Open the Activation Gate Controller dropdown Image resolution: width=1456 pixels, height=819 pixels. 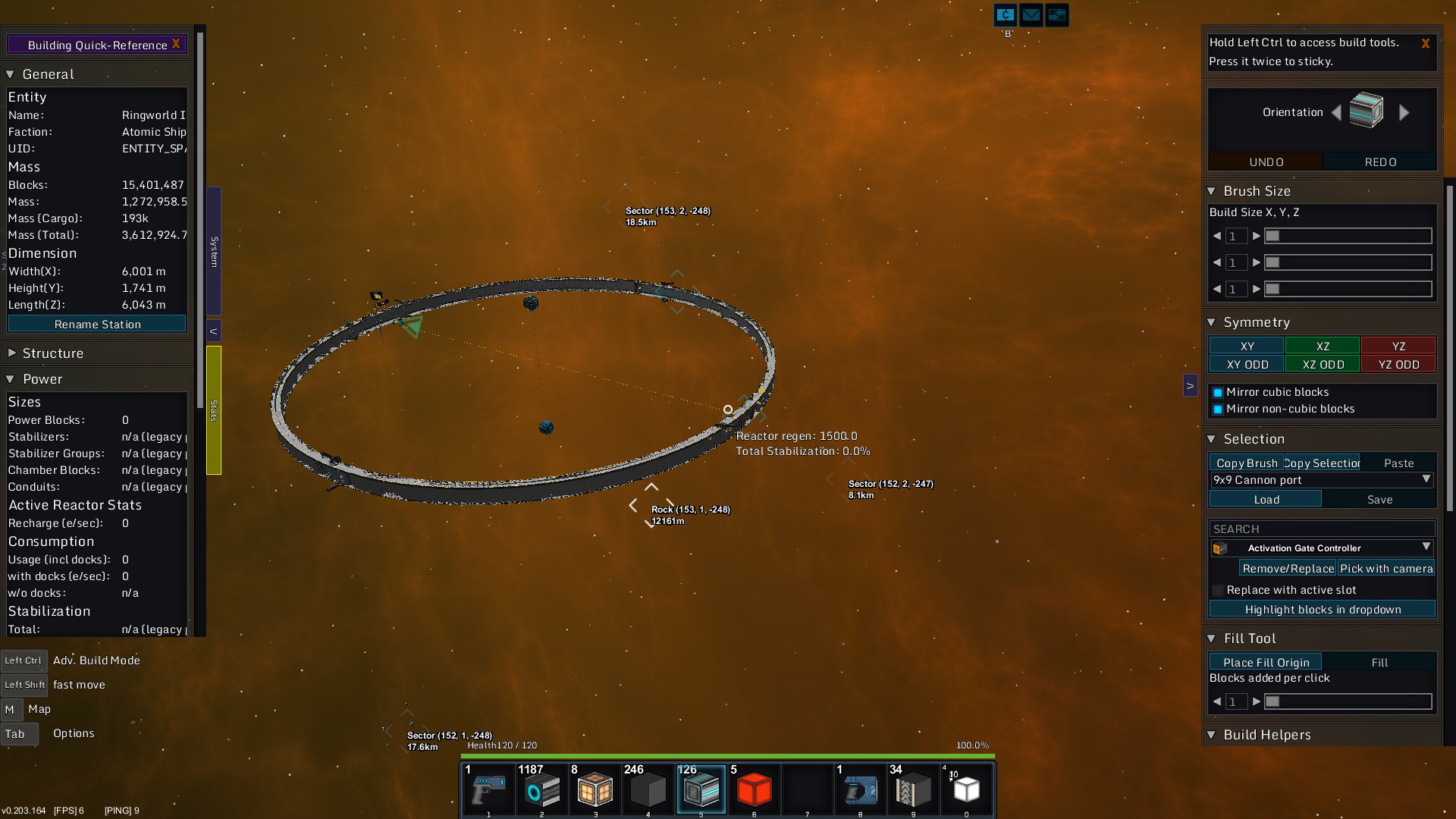tap(1426, 548)
